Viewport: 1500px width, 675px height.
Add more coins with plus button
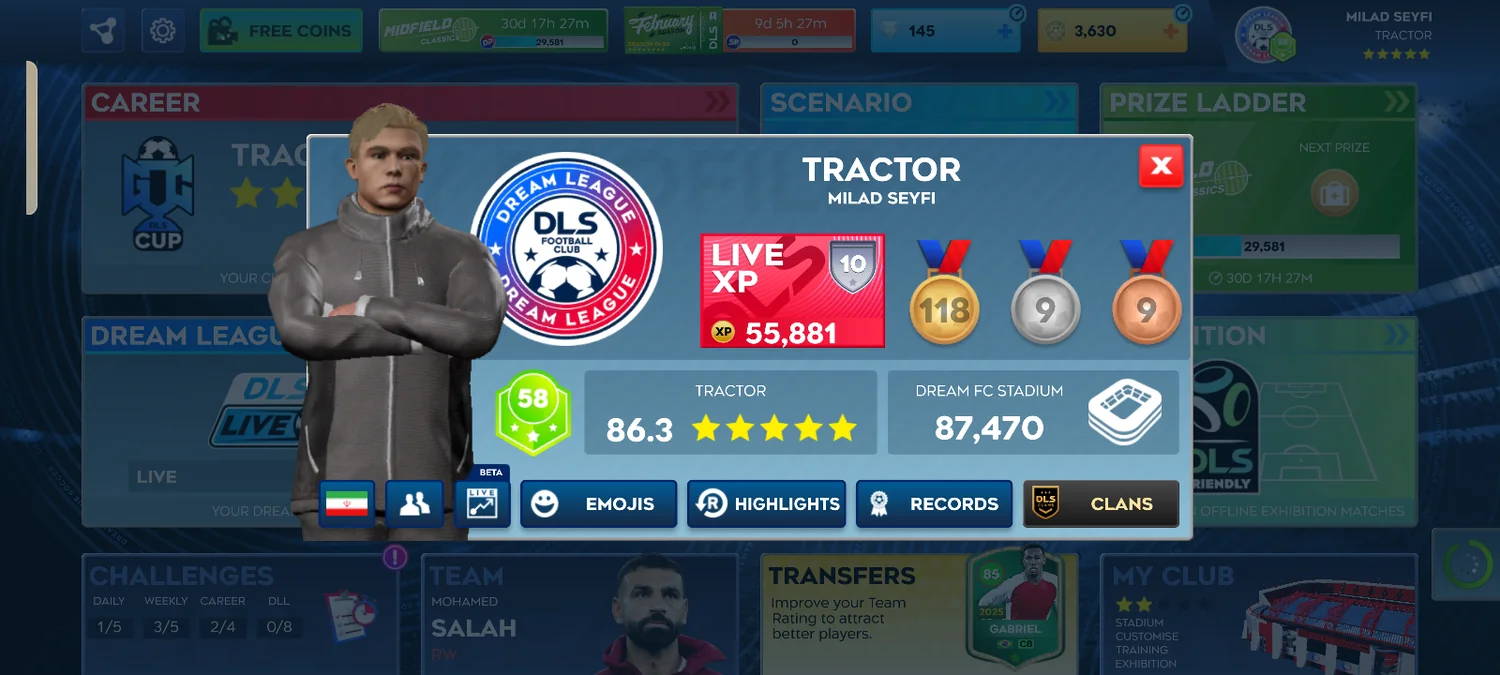tap(1171, 32)
